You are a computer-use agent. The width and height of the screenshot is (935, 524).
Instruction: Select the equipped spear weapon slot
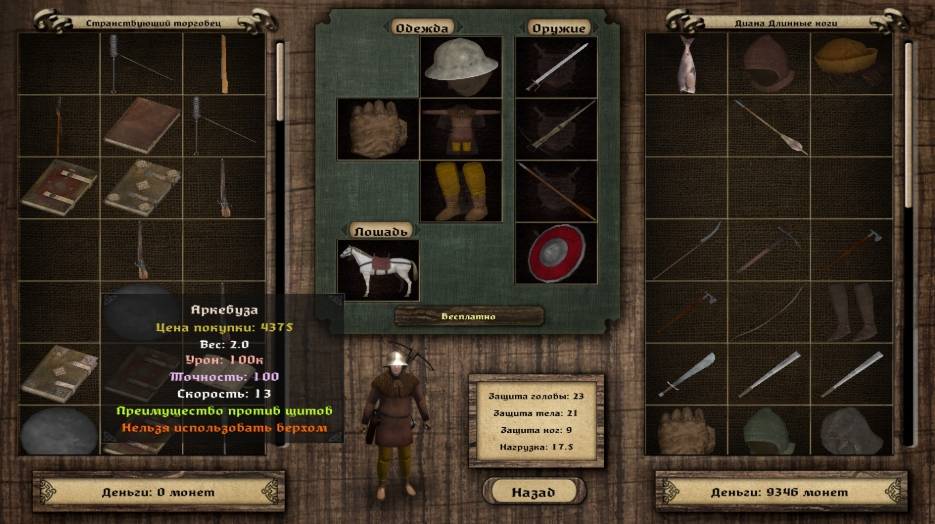[x=555, y=190]
